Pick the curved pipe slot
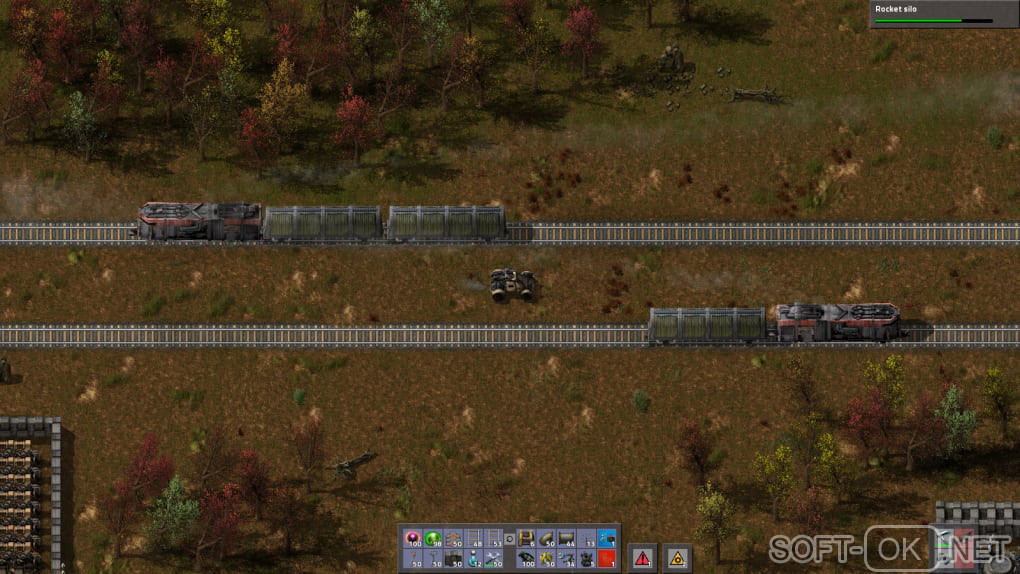 point(545,538)
